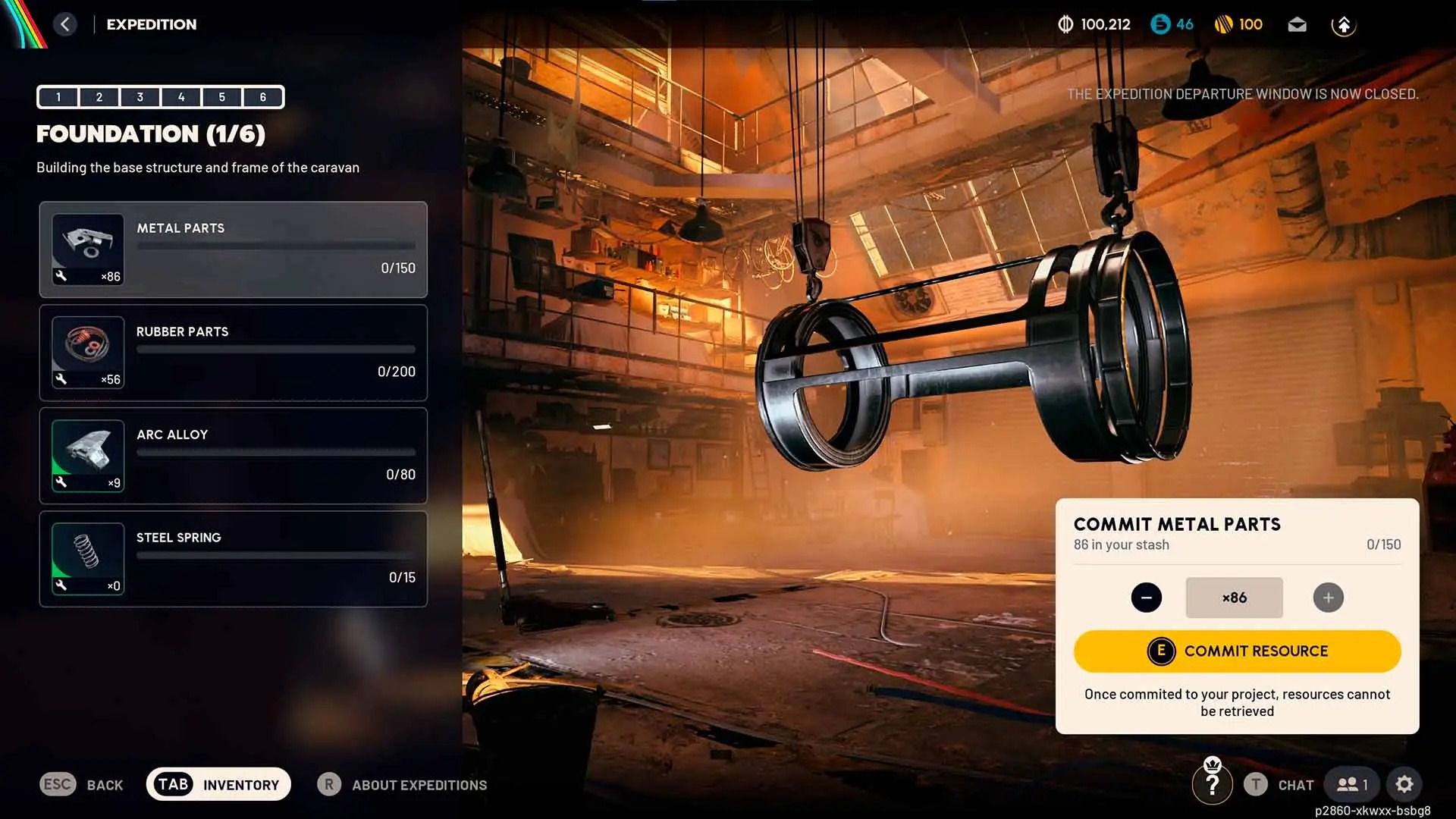Open the help question mark icon
The width and height of the screenshot is (1456, 819).
click(x=1213, y=784)
